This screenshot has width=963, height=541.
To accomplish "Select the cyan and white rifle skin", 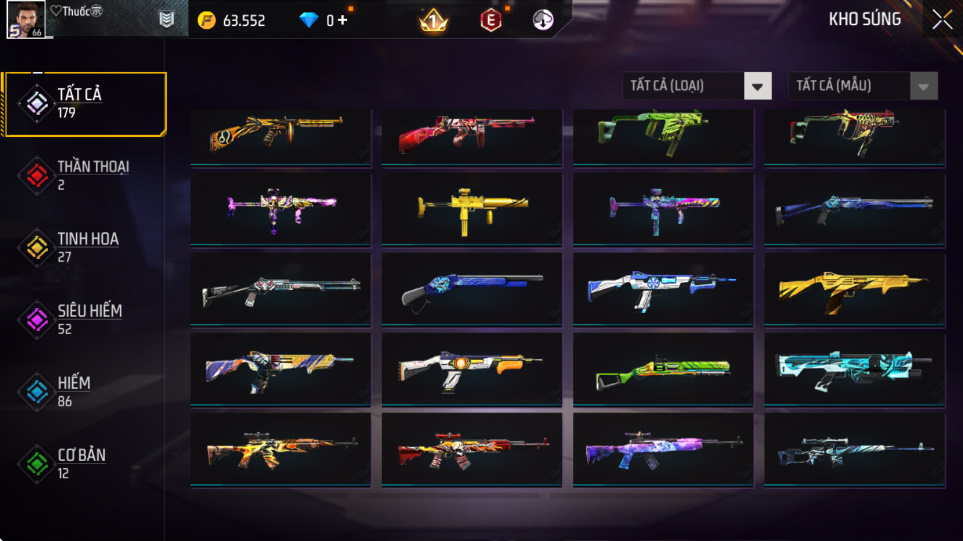I will 850,370.
